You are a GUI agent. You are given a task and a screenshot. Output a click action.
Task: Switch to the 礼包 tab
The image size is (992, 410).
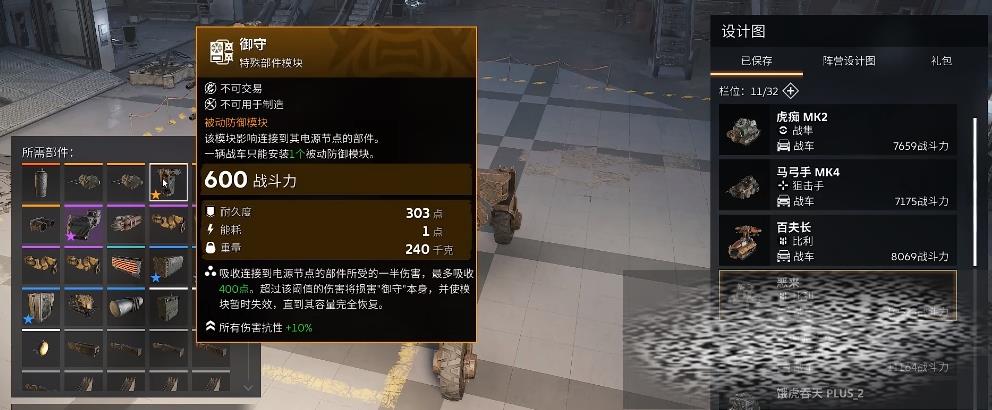click(x=940, y=61)
